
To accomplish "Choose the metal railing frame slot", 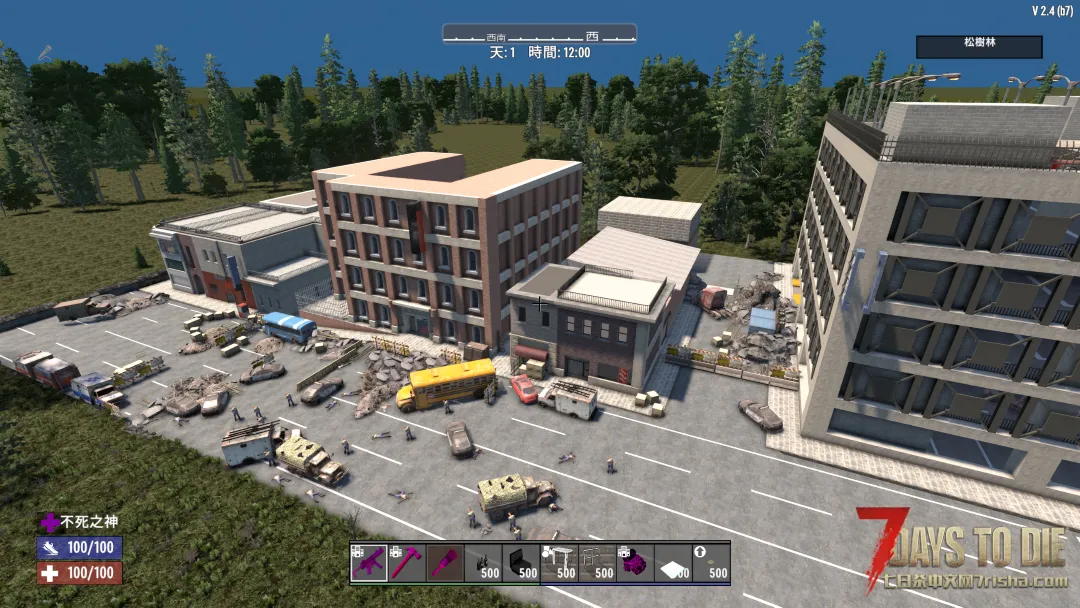I will [597, 563].
